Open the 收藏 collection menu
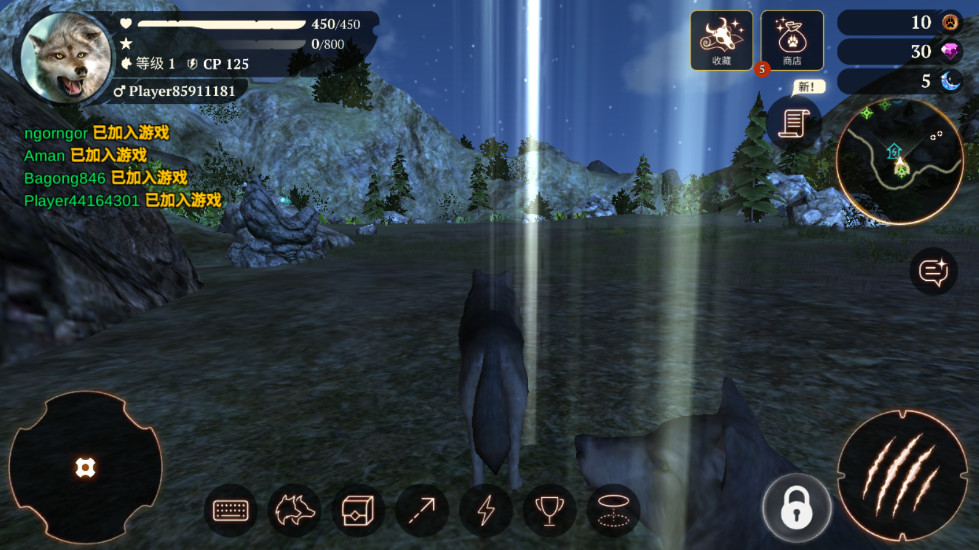Screen dimensions: 979x550 point(721,40)
